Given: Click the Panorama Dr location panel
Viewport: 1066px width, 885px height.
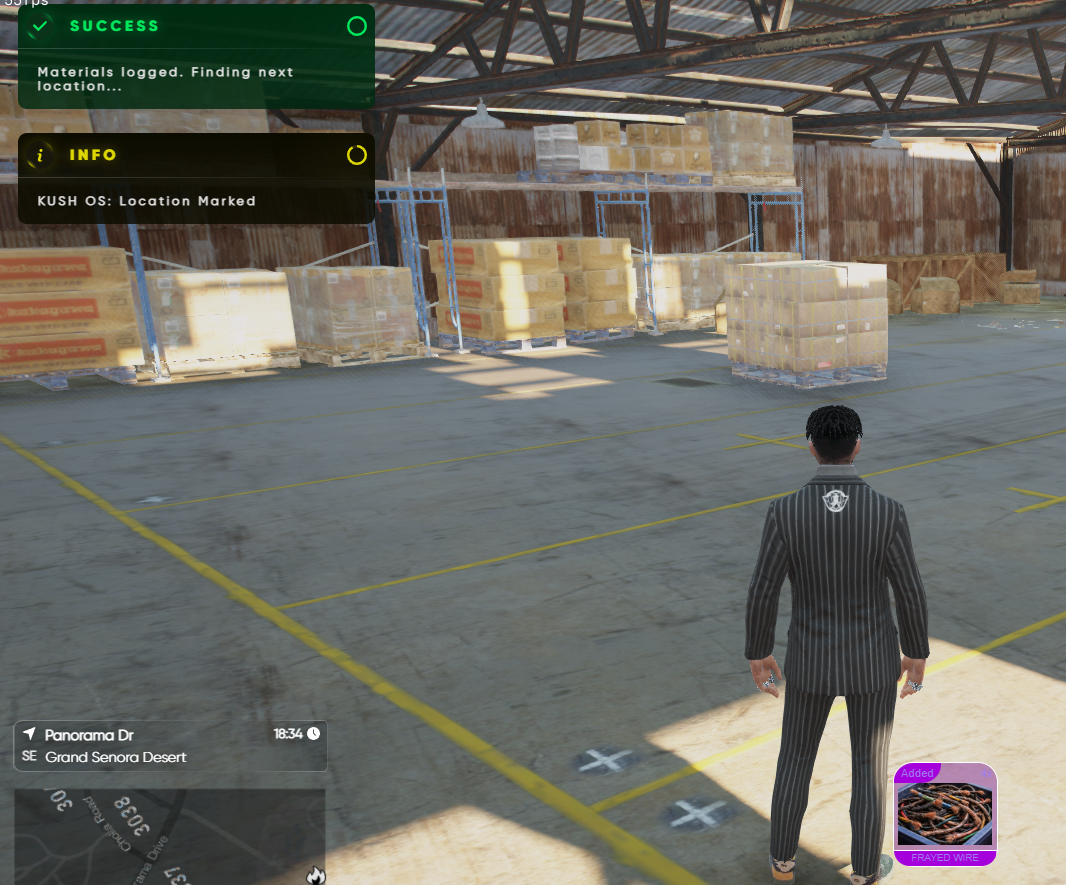Looking at the screenshot, I should click(170, 746).
